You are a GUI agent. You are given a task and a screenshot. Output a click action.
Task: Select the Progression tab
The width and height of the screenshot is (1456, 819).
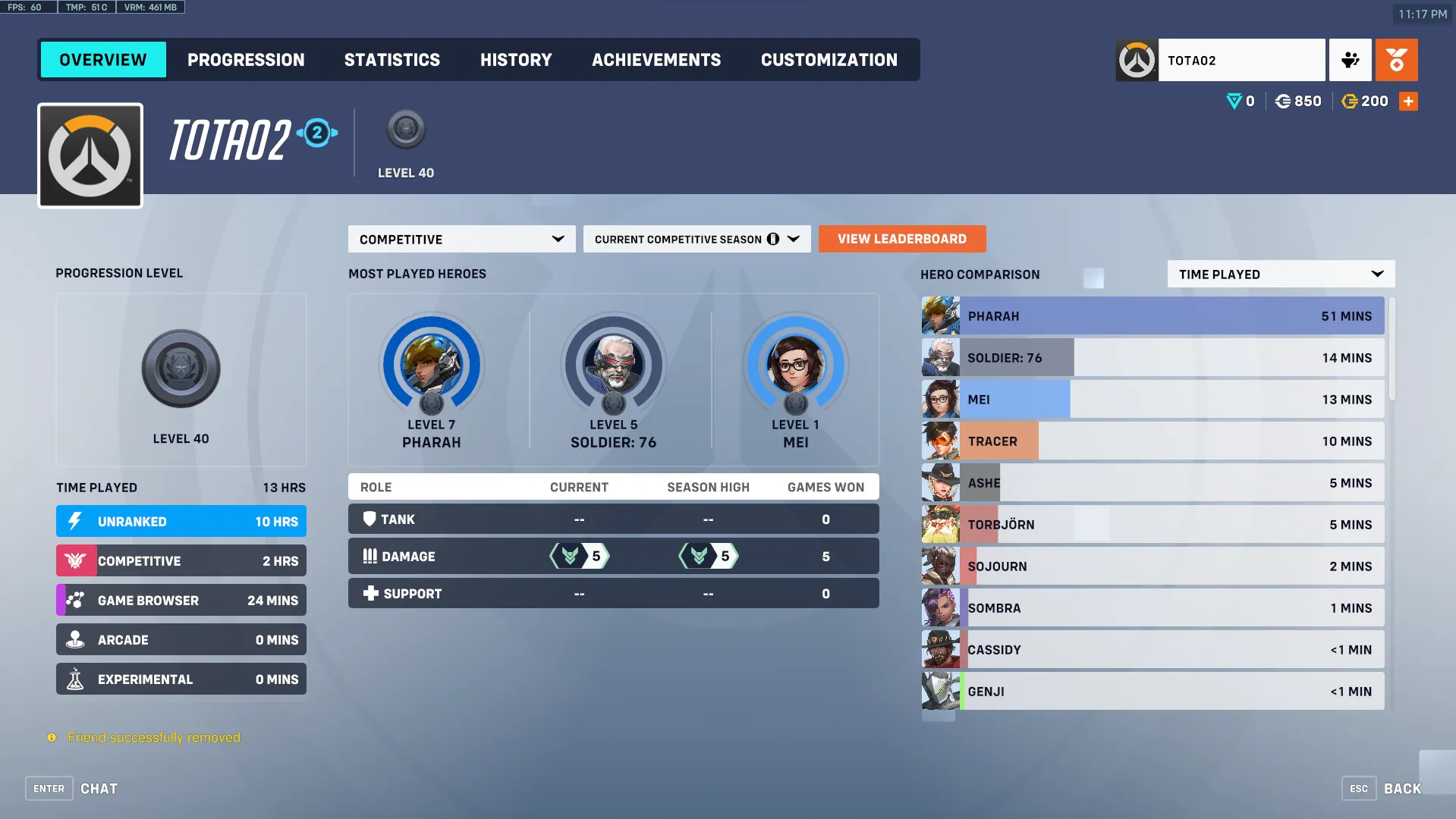point(247,59)
